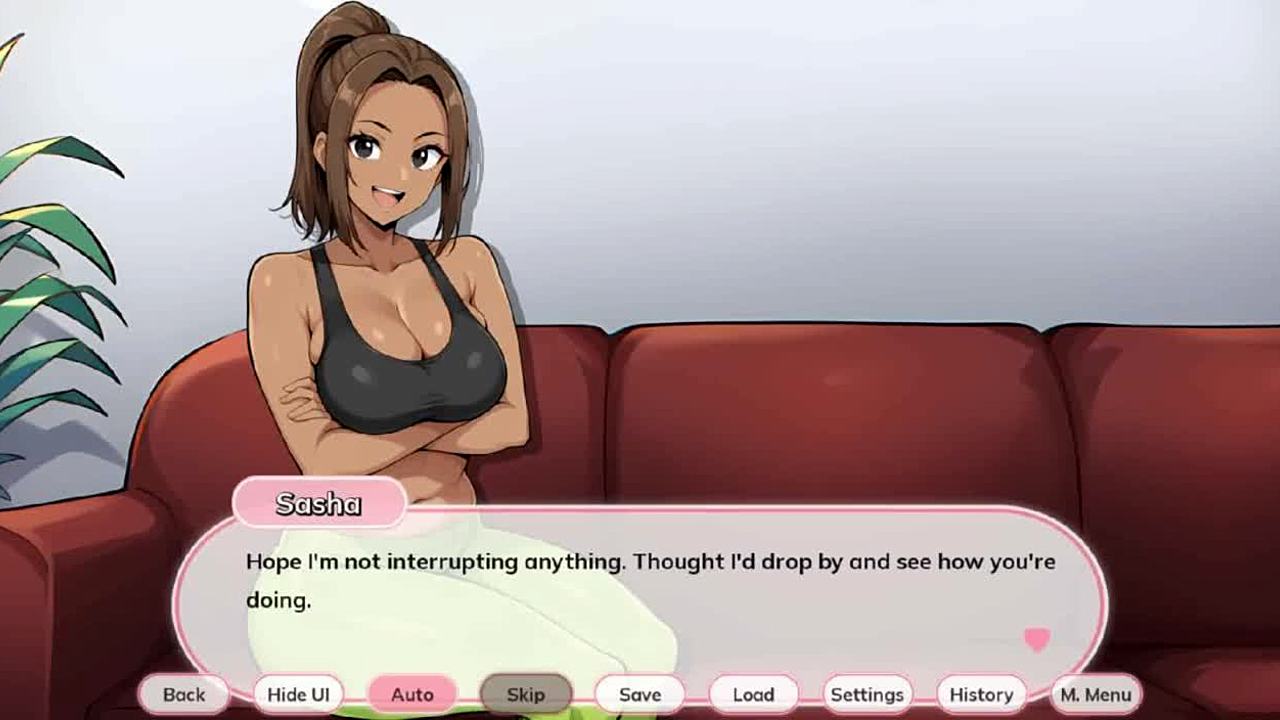
Task: Activate the Skip button
Action: (x=526, y=694)
